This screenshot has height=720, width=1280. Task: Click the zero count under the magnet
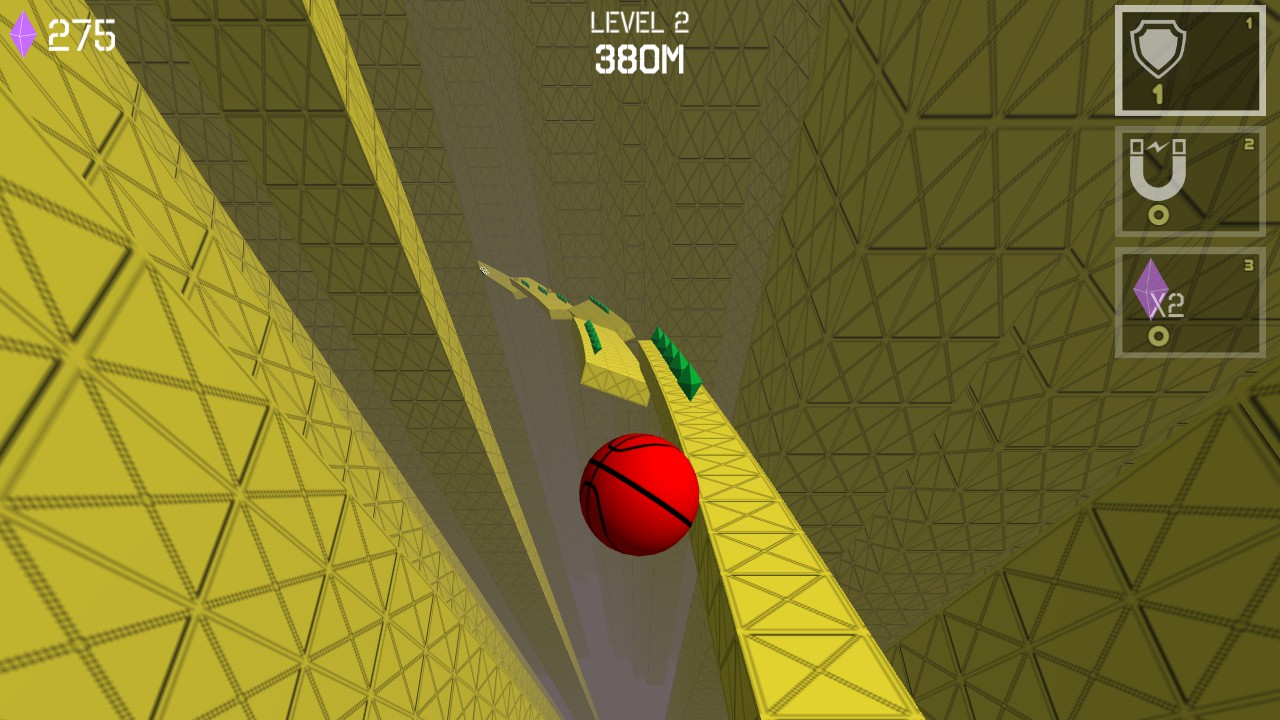1158,214
